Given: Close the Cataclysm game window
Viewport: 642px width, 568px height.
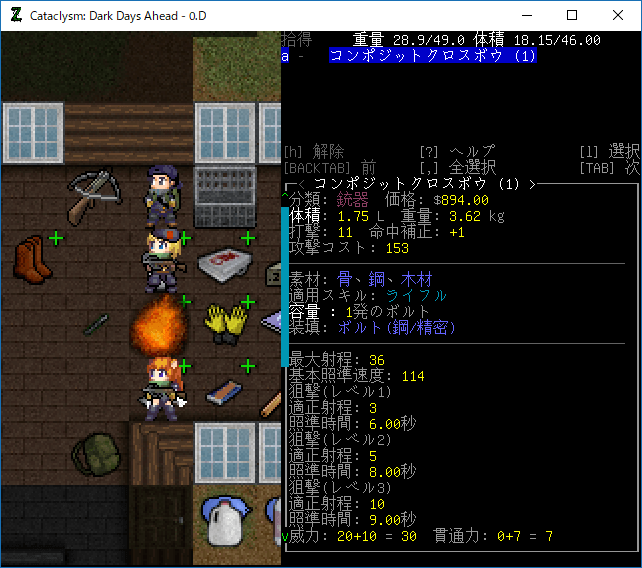Looking at the screenshot, I should tap(618, 15).
